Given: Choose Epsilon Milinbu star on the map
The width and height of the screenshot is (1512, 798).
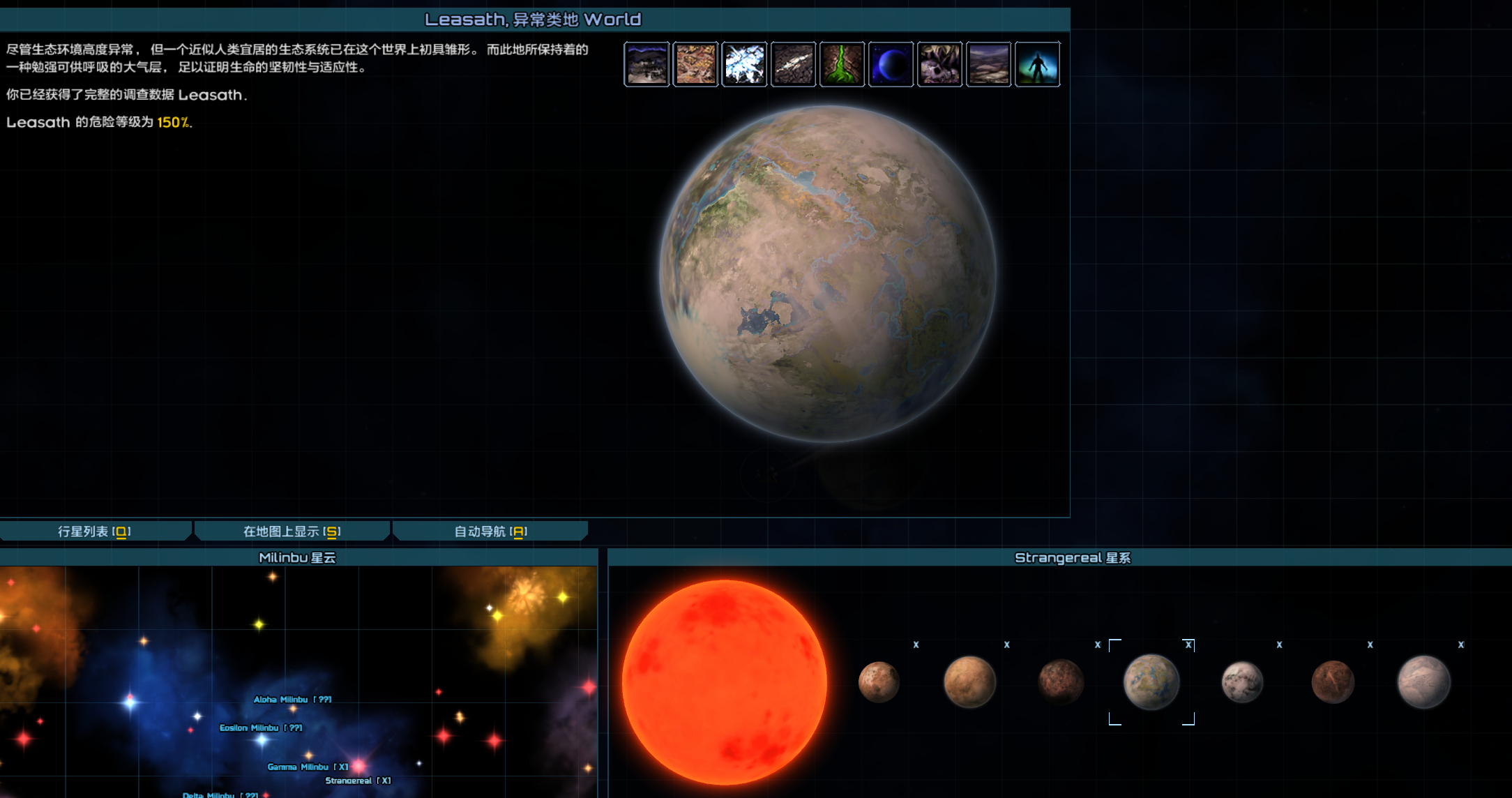Looking at the screenshot, I should (260, 728).
